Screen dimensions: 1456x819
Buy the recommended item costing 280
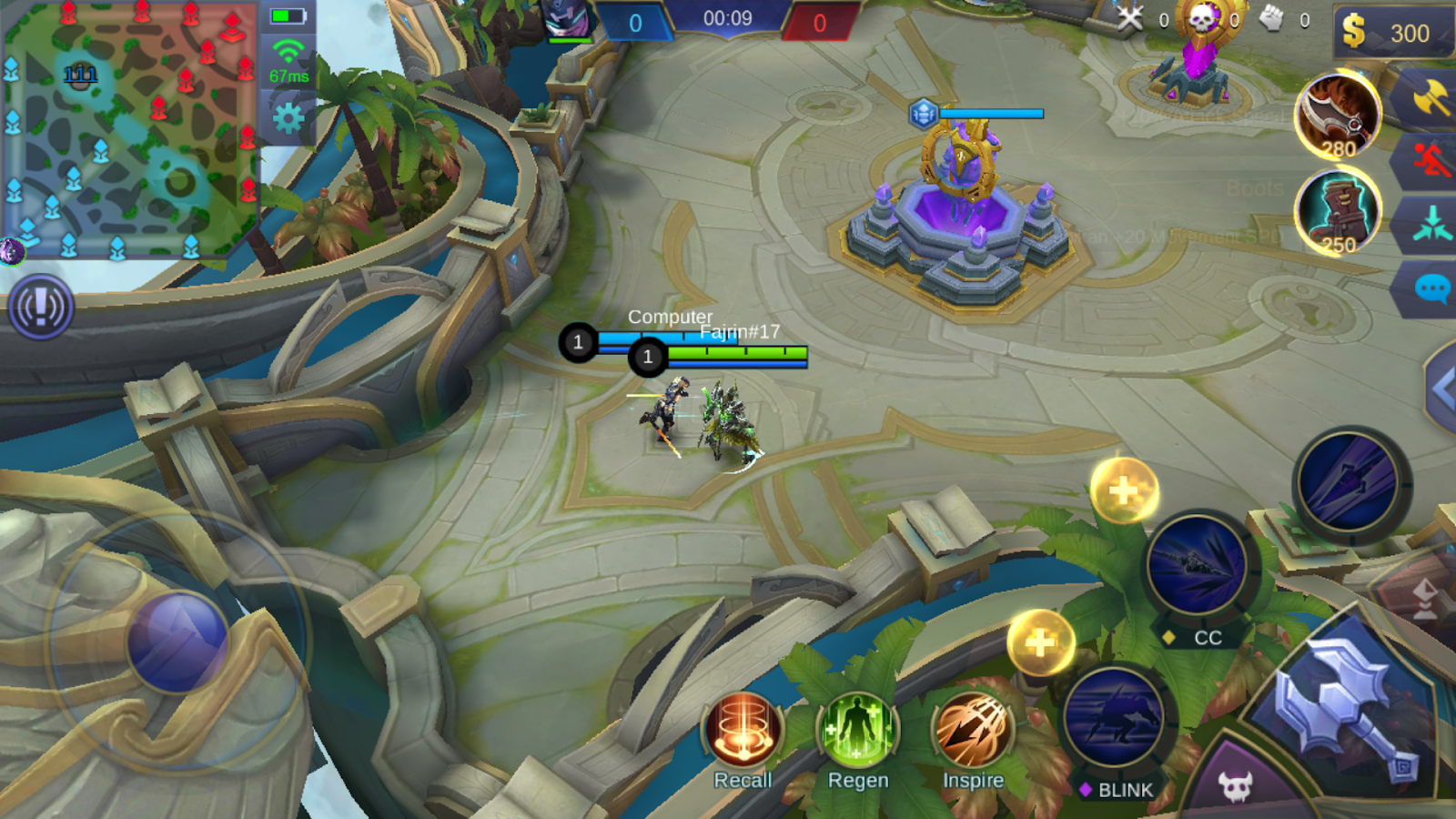[1338, 116]
